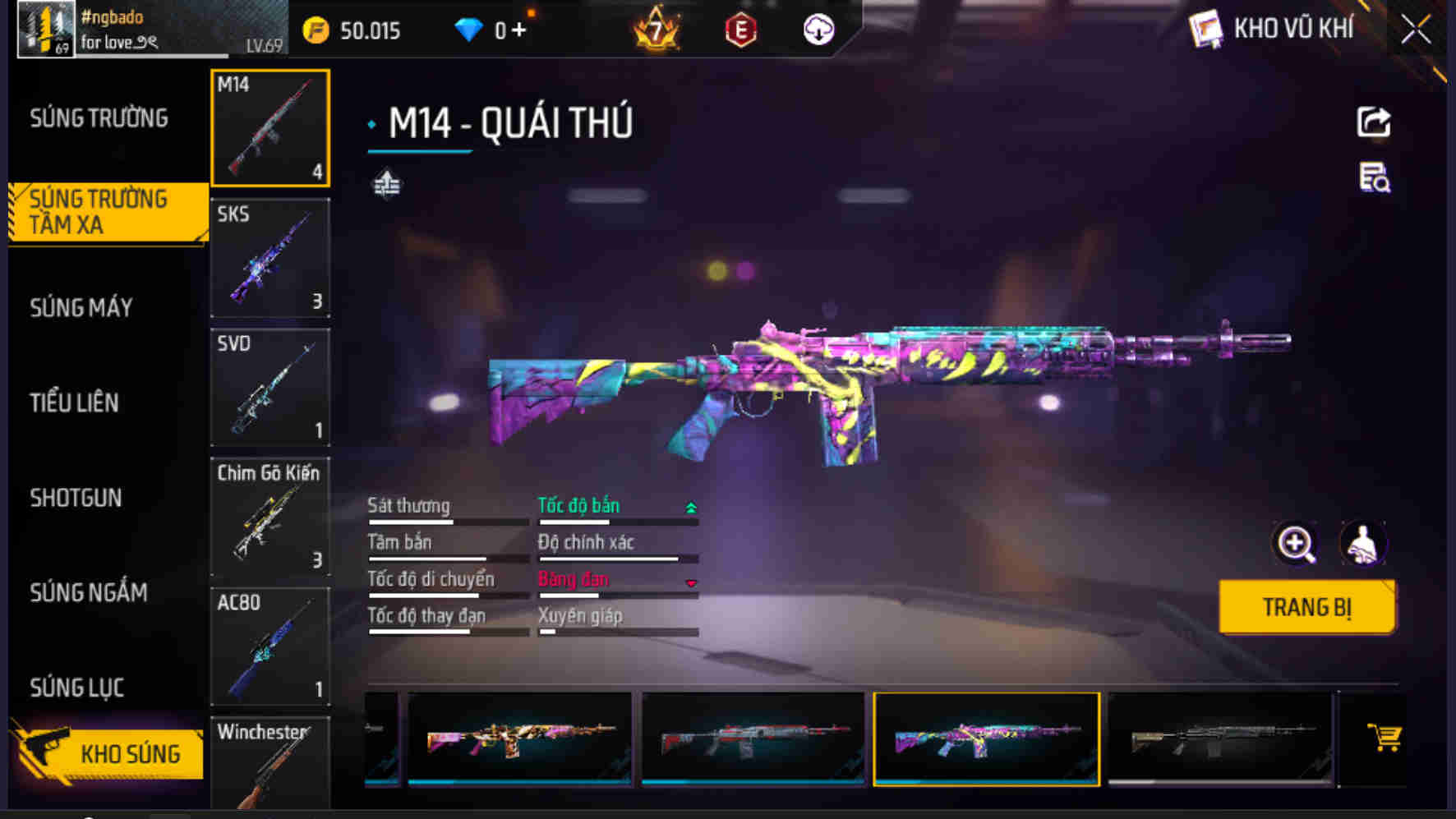This screenshot has height=819, width=1456.
Task: Share the M14 skin via share icon
Action: click(x=1373, y=122)
